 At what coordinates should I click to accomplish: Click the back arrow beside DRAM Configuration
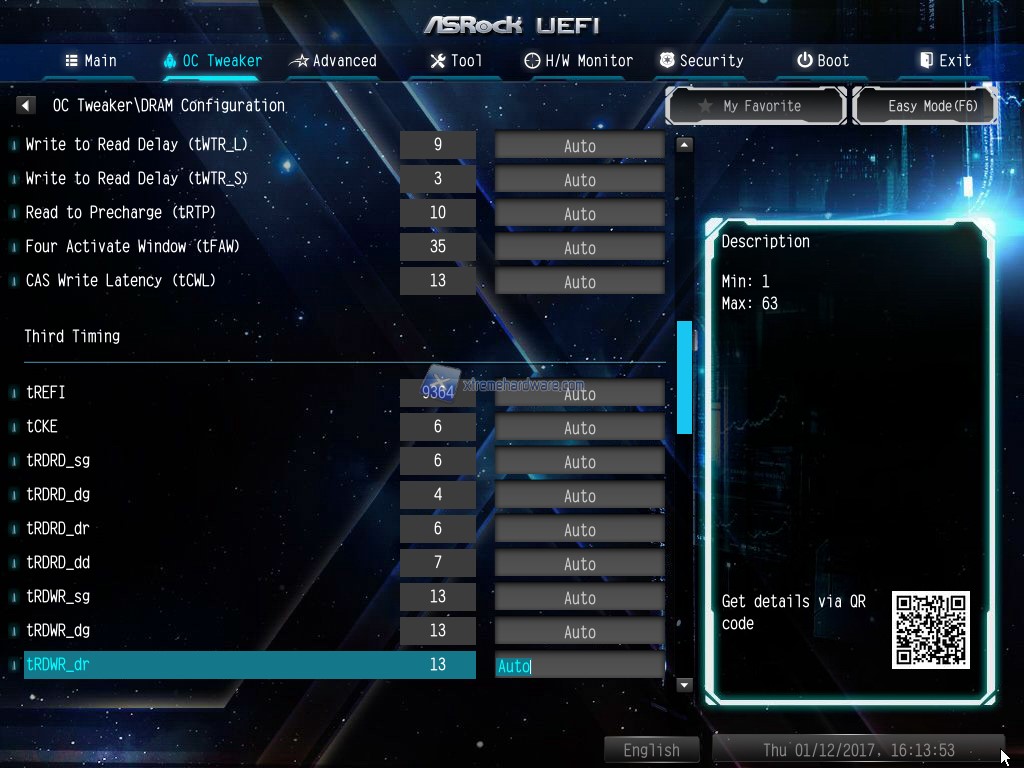click(27, 105)
